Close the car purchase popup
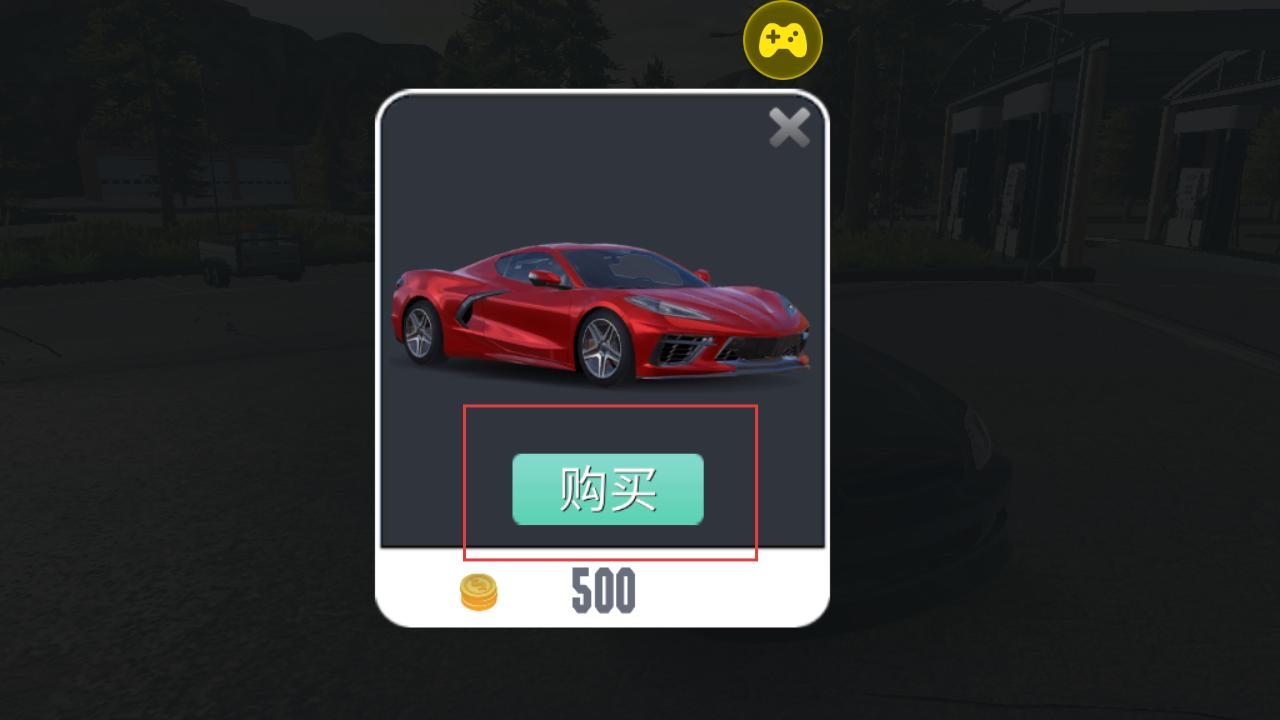The width and height of the screenshot is (1280, 720). pos(789,128)
